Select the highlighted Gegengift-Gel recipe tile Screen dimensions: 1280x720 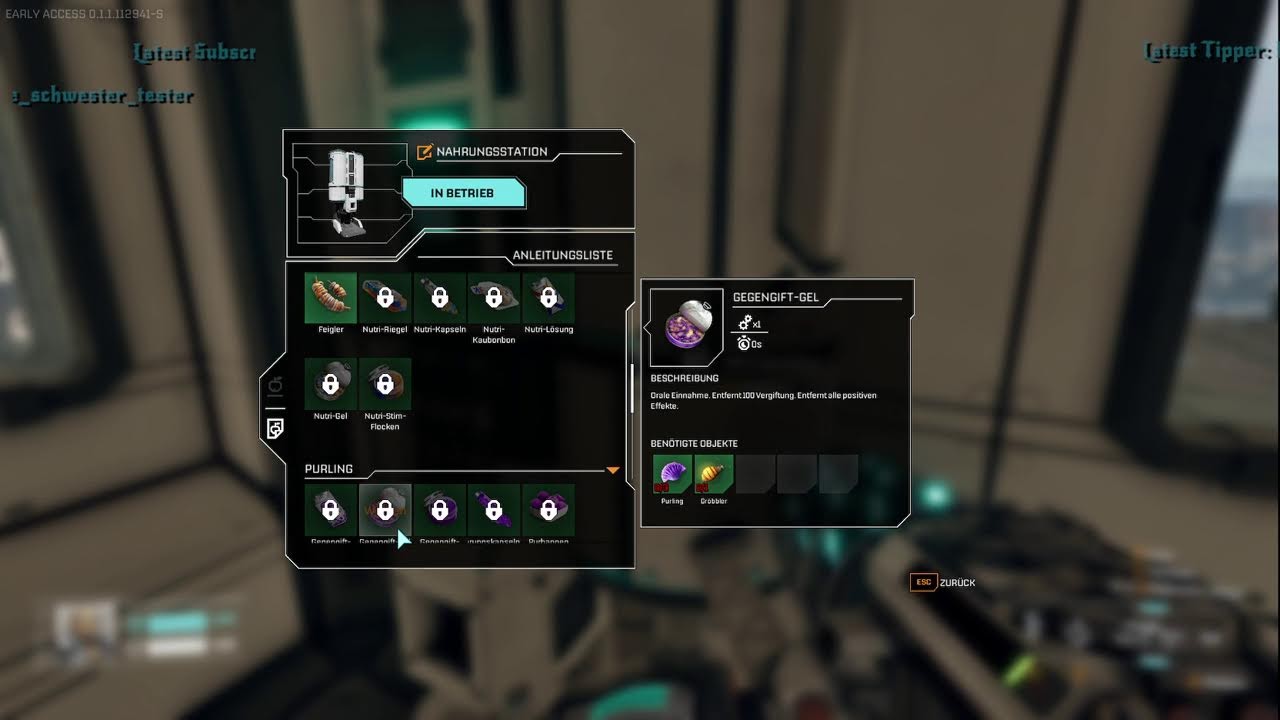click(385, 510)
